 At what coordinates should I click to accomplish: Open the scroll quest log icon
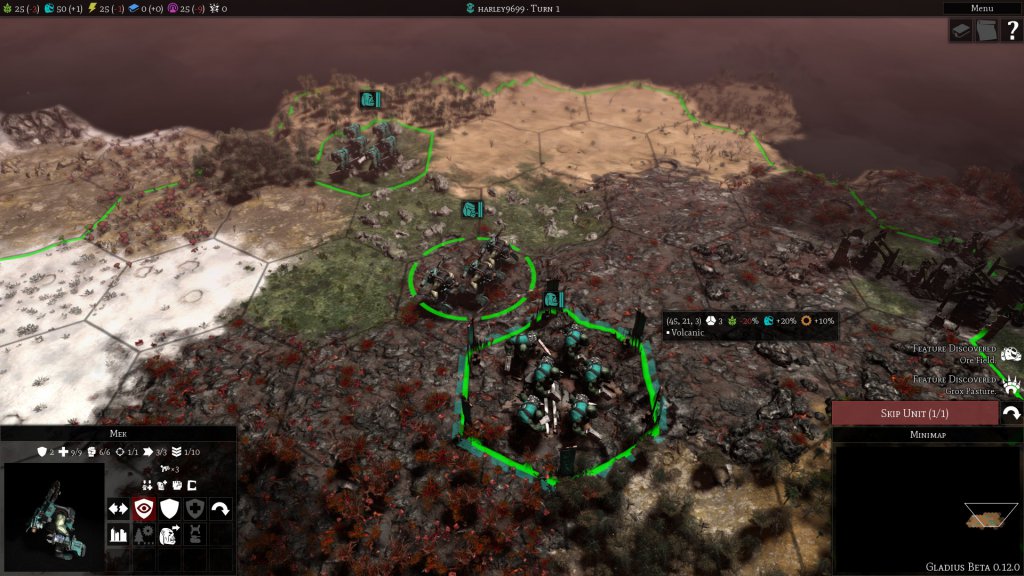(x=985, y=31)
